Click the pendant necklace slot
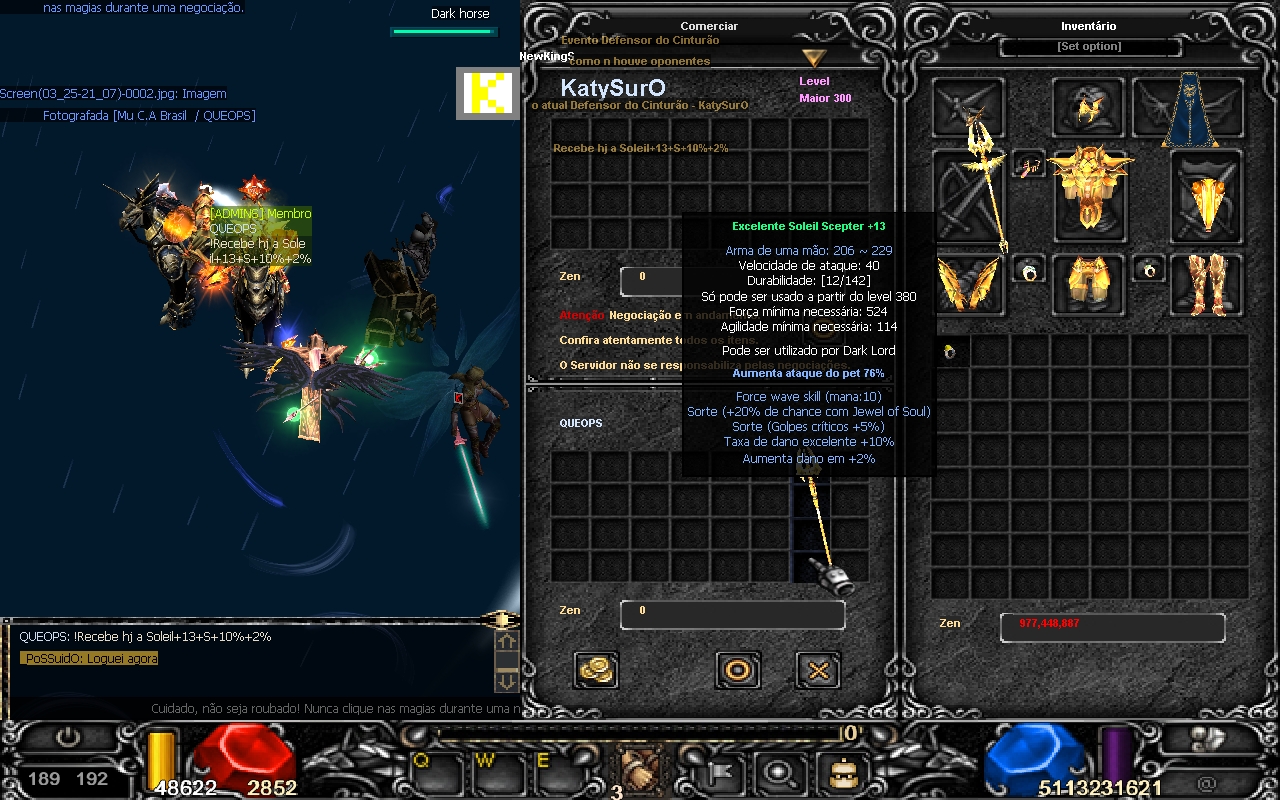This screenshot has width=1280, height=800. (x=1029, y=164)
